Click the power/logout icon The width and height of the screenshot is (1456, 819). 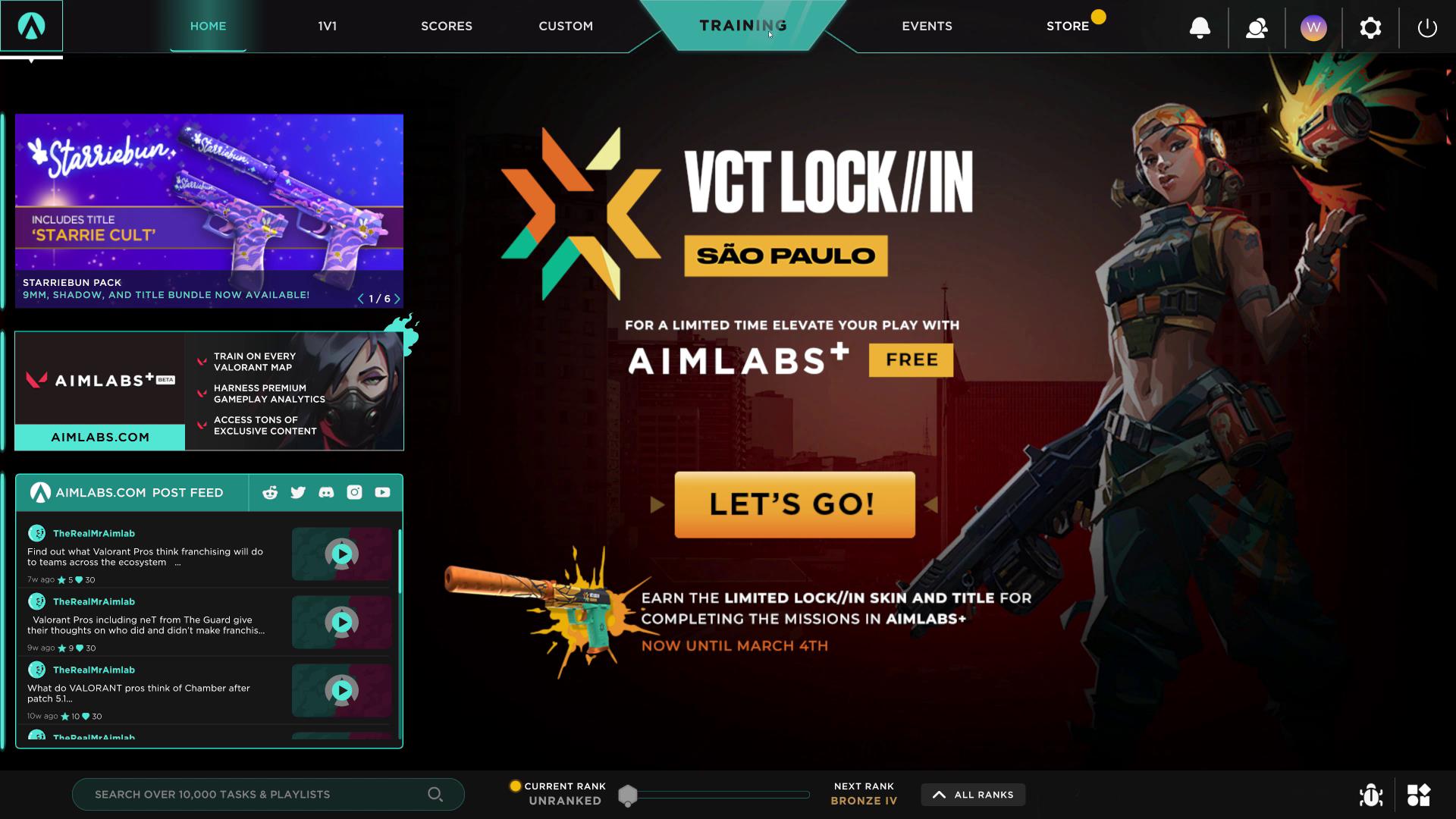point(1426,27)
